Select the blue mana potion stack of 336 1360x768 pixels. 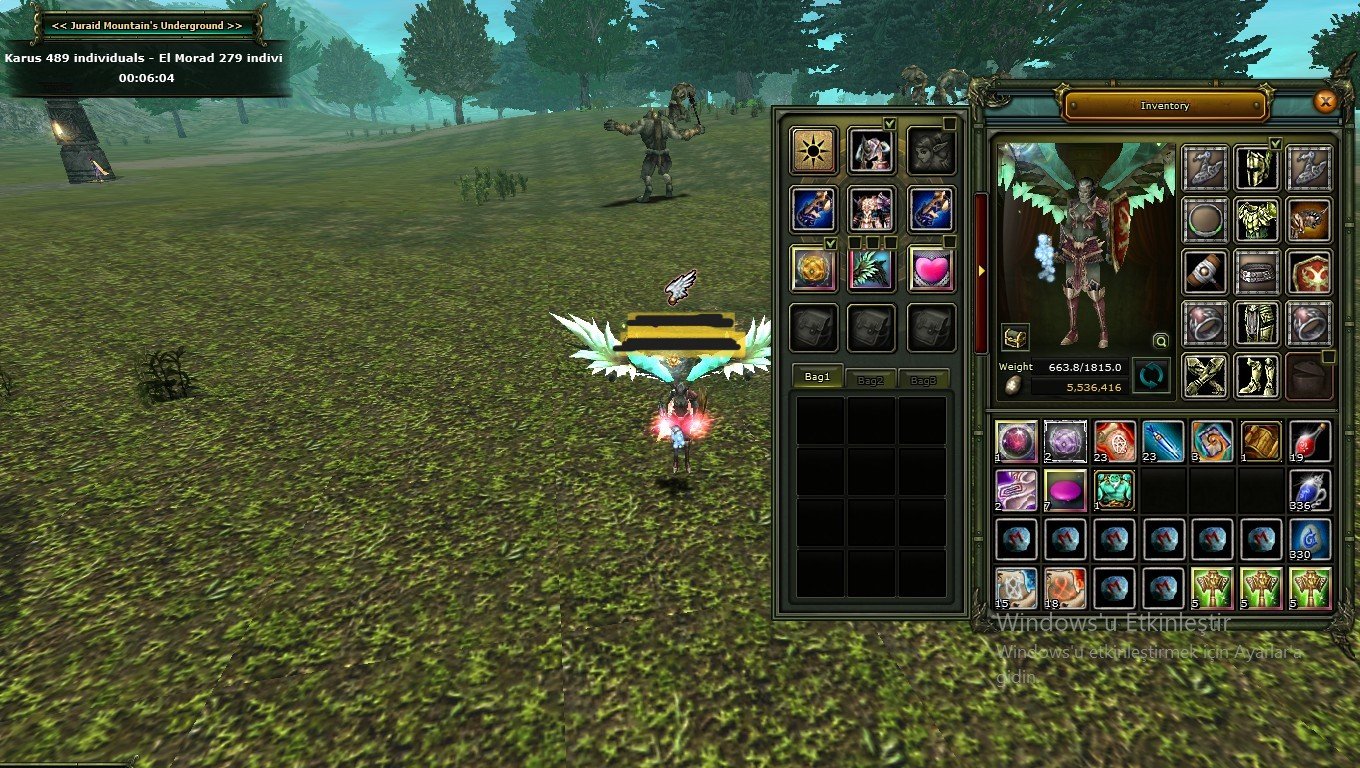(x=1309, y=491)
